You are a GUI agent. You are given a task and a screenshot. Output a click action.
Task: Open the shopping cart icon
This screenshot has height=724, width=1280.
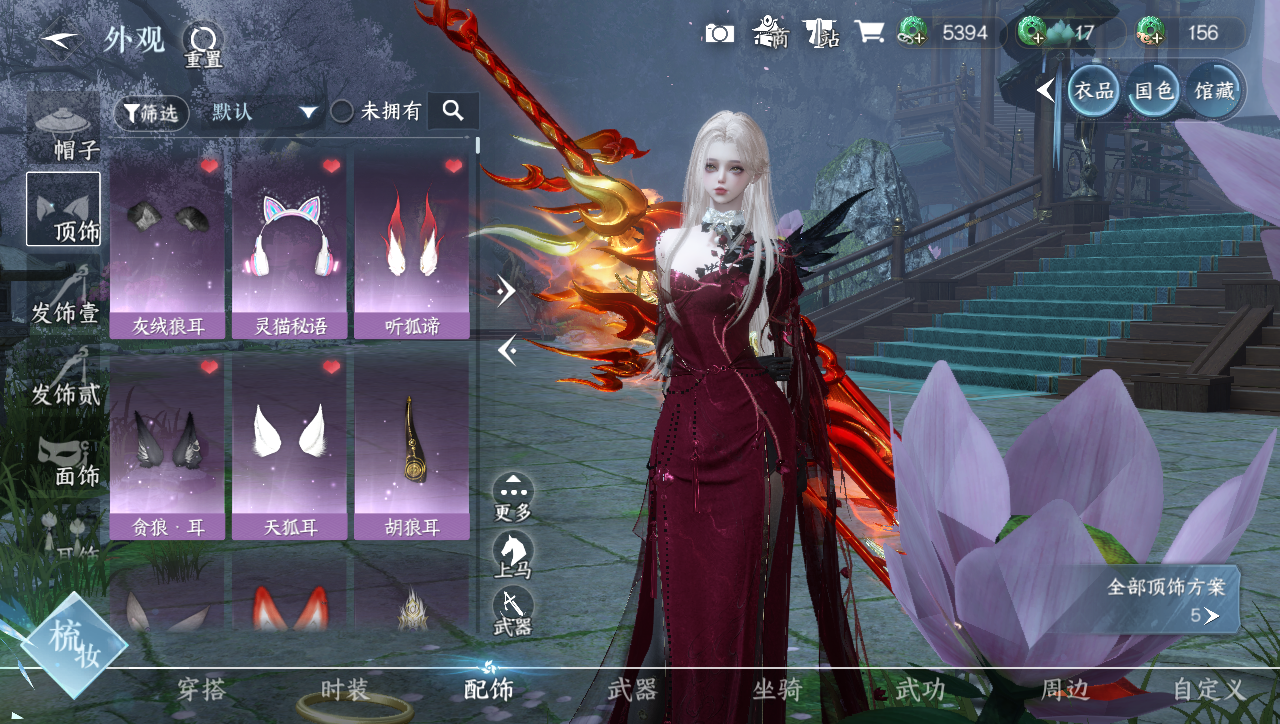(x=869, y=33)
